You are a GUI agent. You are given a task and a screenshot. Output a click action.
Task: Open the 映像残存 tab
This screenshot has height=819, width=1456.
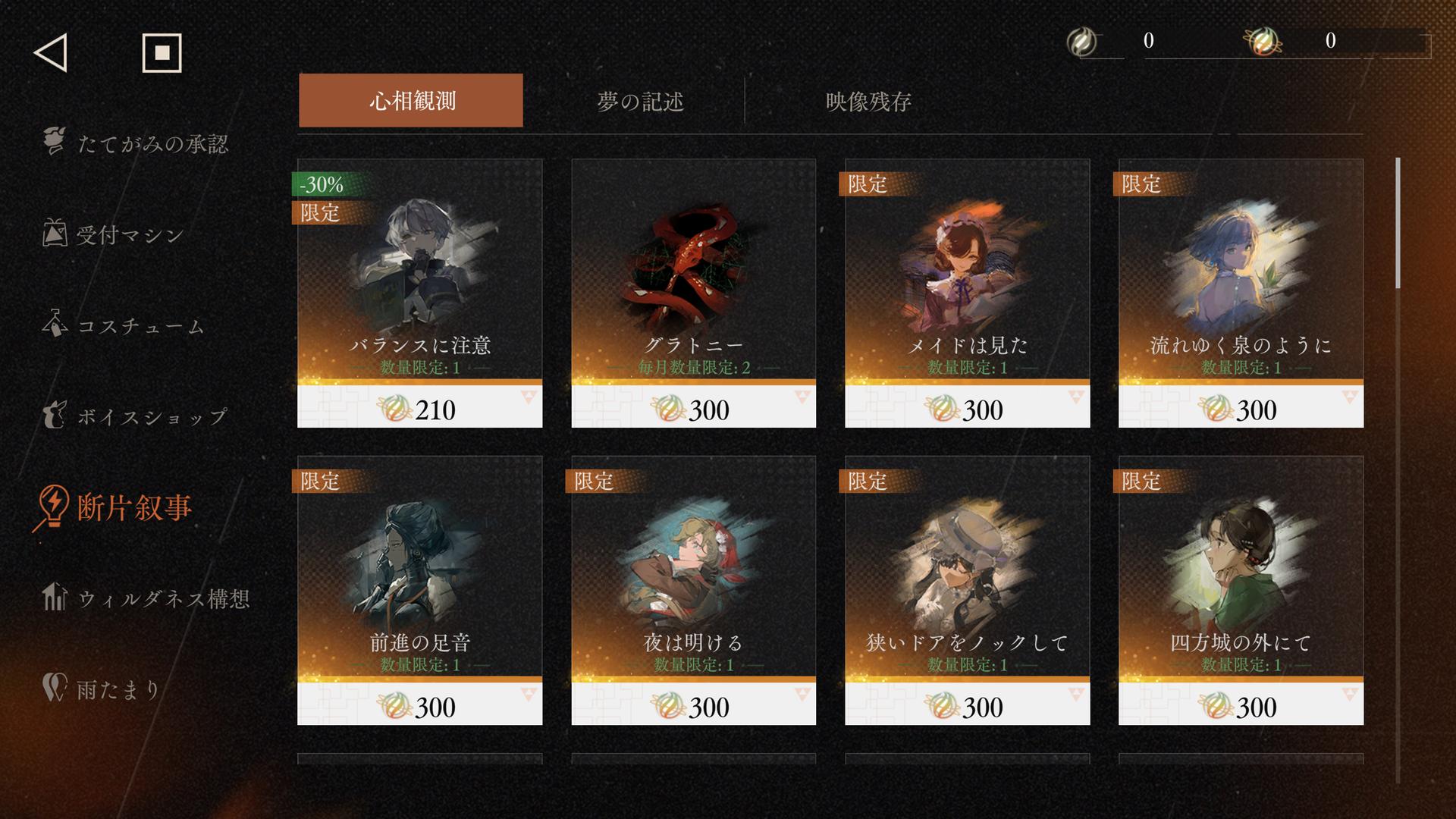click(x=868, y=101)
